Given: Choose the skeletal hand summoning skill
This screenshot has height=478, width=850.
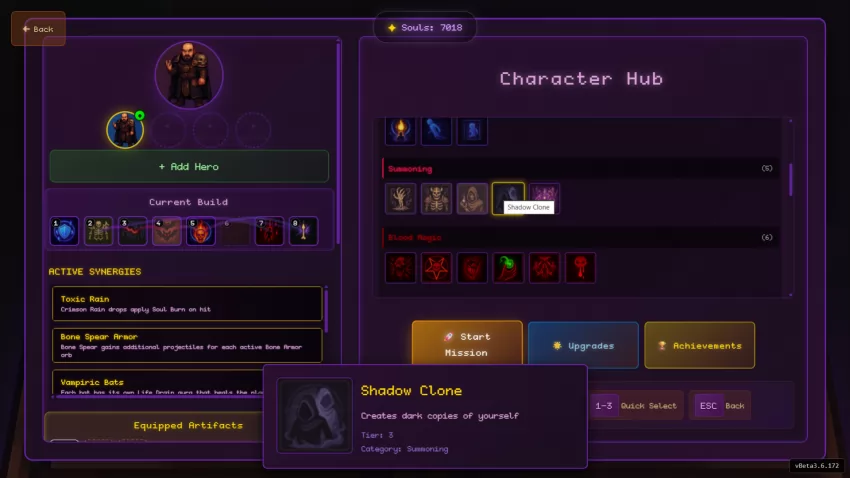Looking at the screenshot, I should pyautogui.click(x=401, y=198).
